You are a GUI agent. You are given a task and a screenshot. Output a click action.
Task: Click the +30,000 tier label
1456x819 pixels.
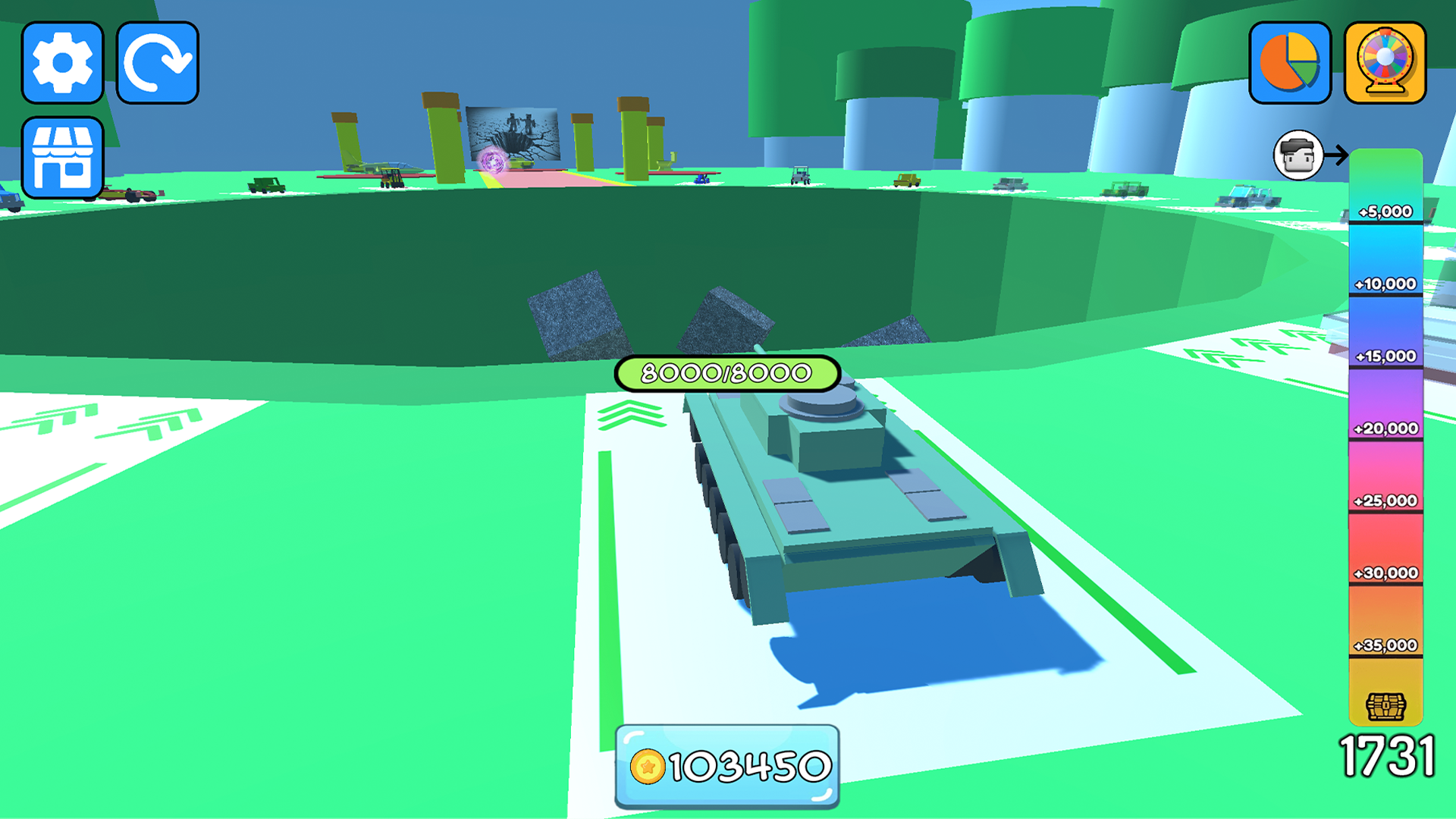pos(1385,574)
